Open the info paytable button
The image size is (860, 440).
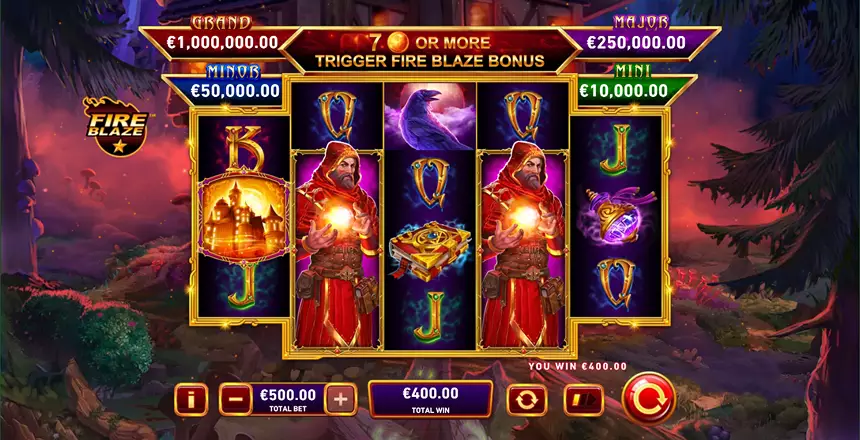click(x=191, y=400)
